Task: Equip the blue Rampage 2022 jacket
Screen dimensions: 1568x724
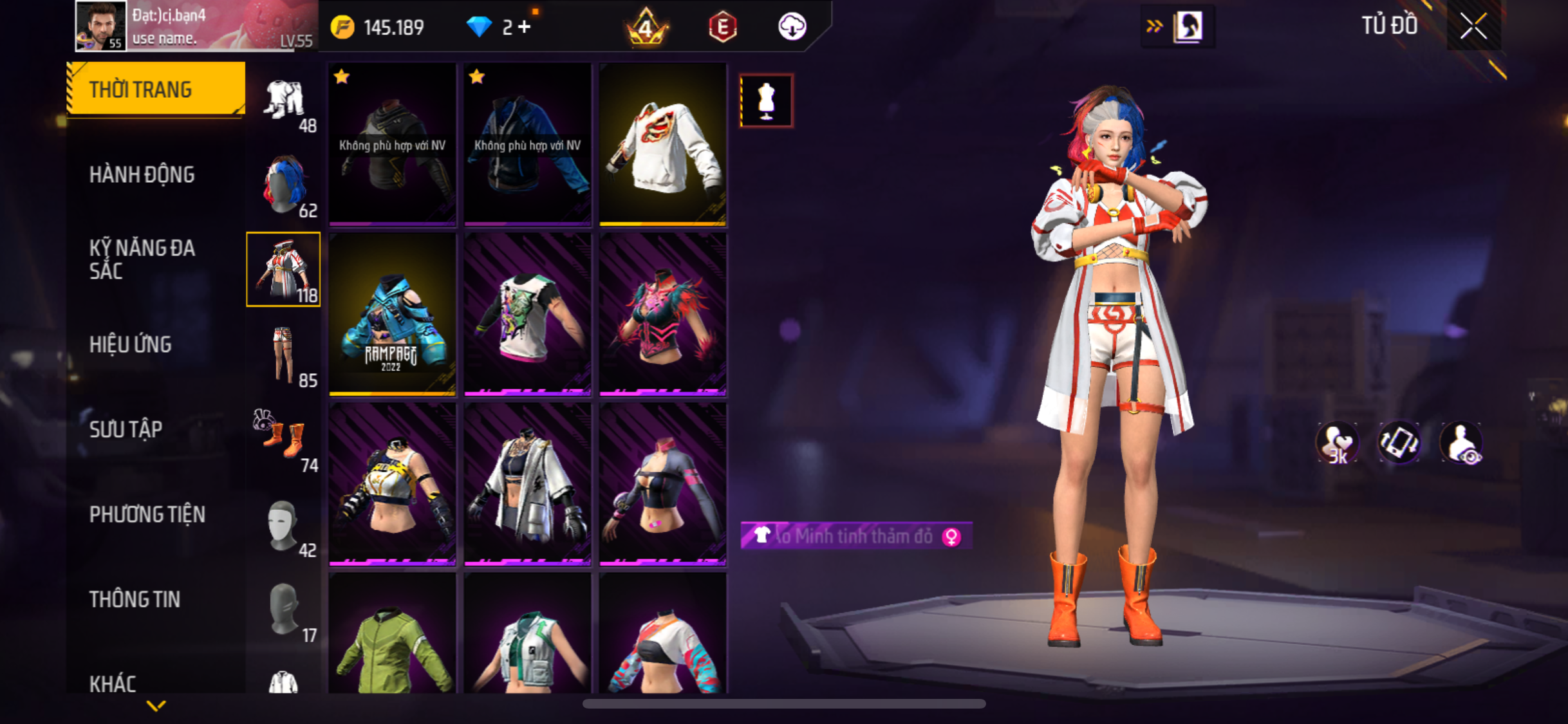Action: (x=392, y=315)
